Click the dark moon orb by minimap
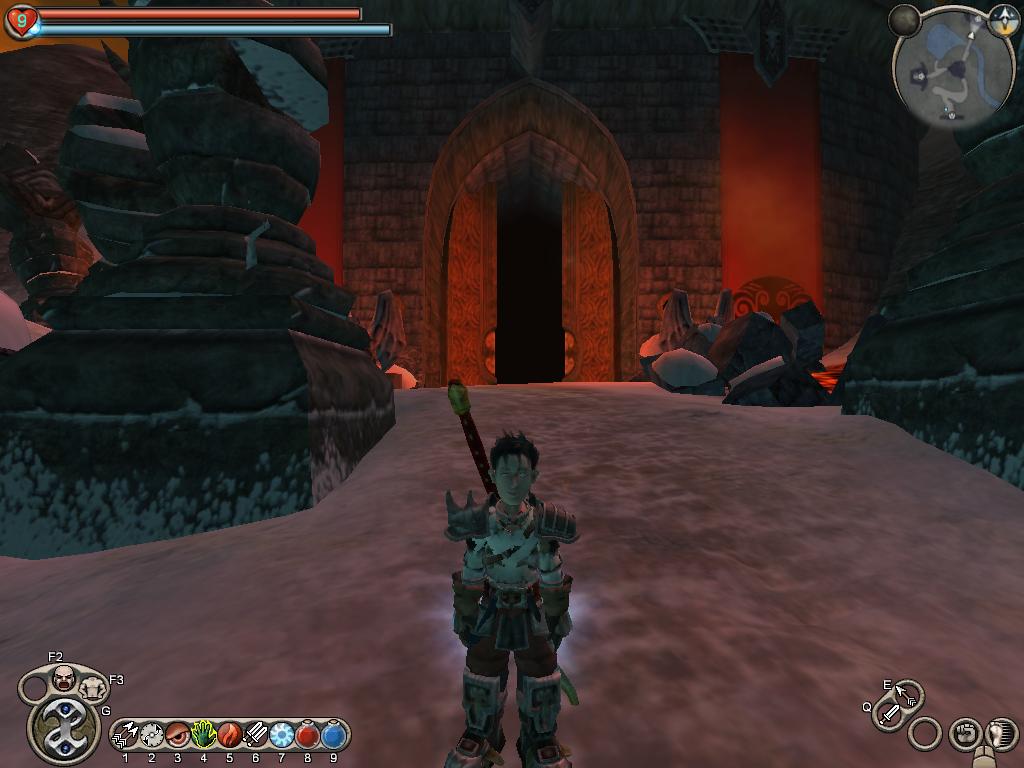Viewport: 1024px width, 768px height. 904,20
